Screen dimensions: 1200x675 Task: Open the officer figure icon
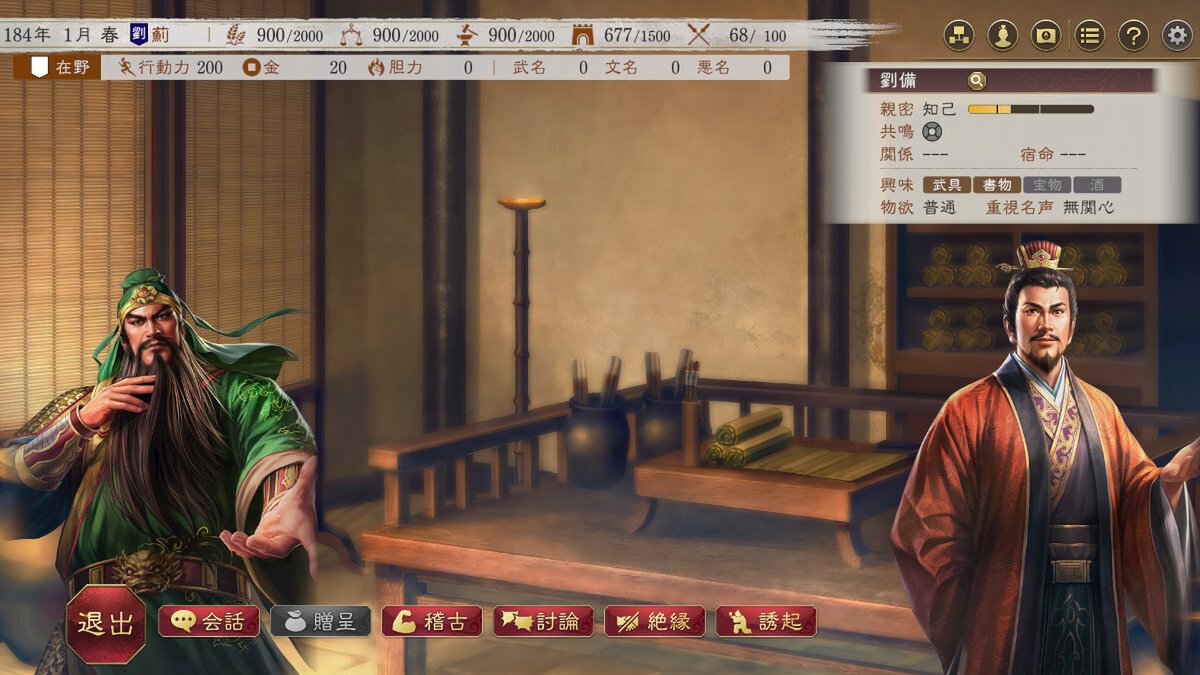(x=1002, y=36)
